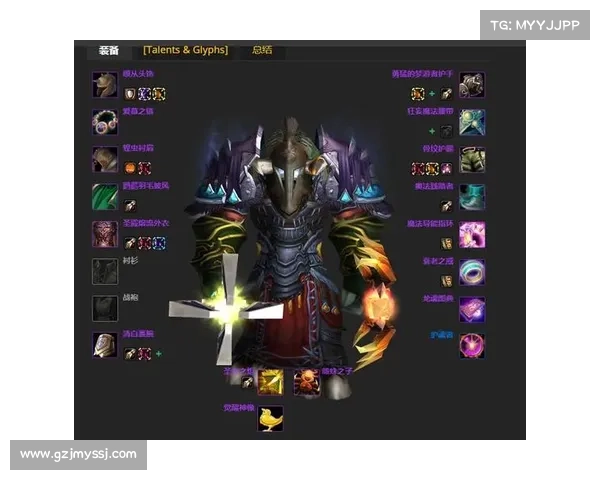Inspect the bracers slot icon
This screenshot has width=600, height=480.
tap(105, 345)
